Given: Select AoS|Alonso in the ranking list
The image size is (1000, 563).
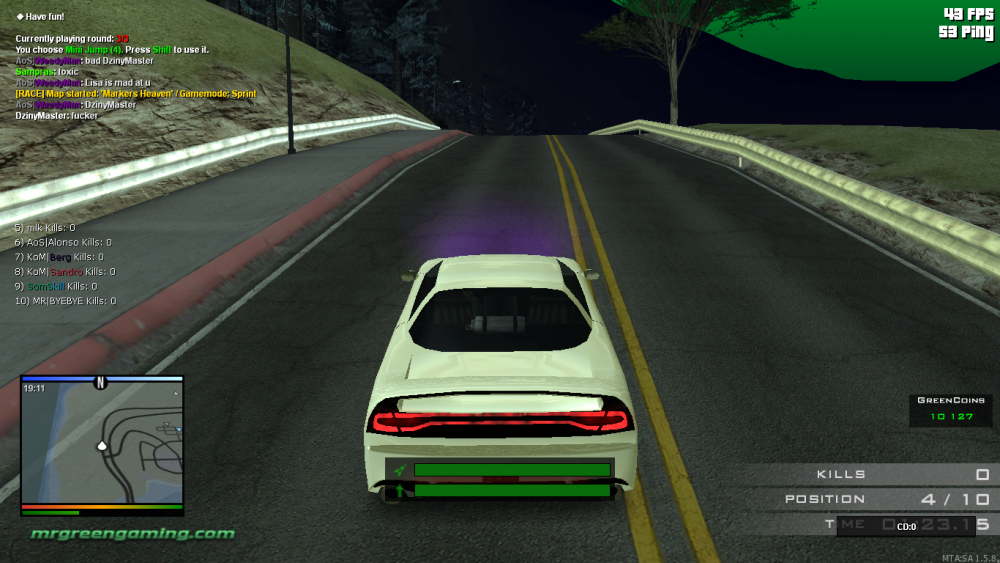Looking at the screenshot, I should pos(62,242).
